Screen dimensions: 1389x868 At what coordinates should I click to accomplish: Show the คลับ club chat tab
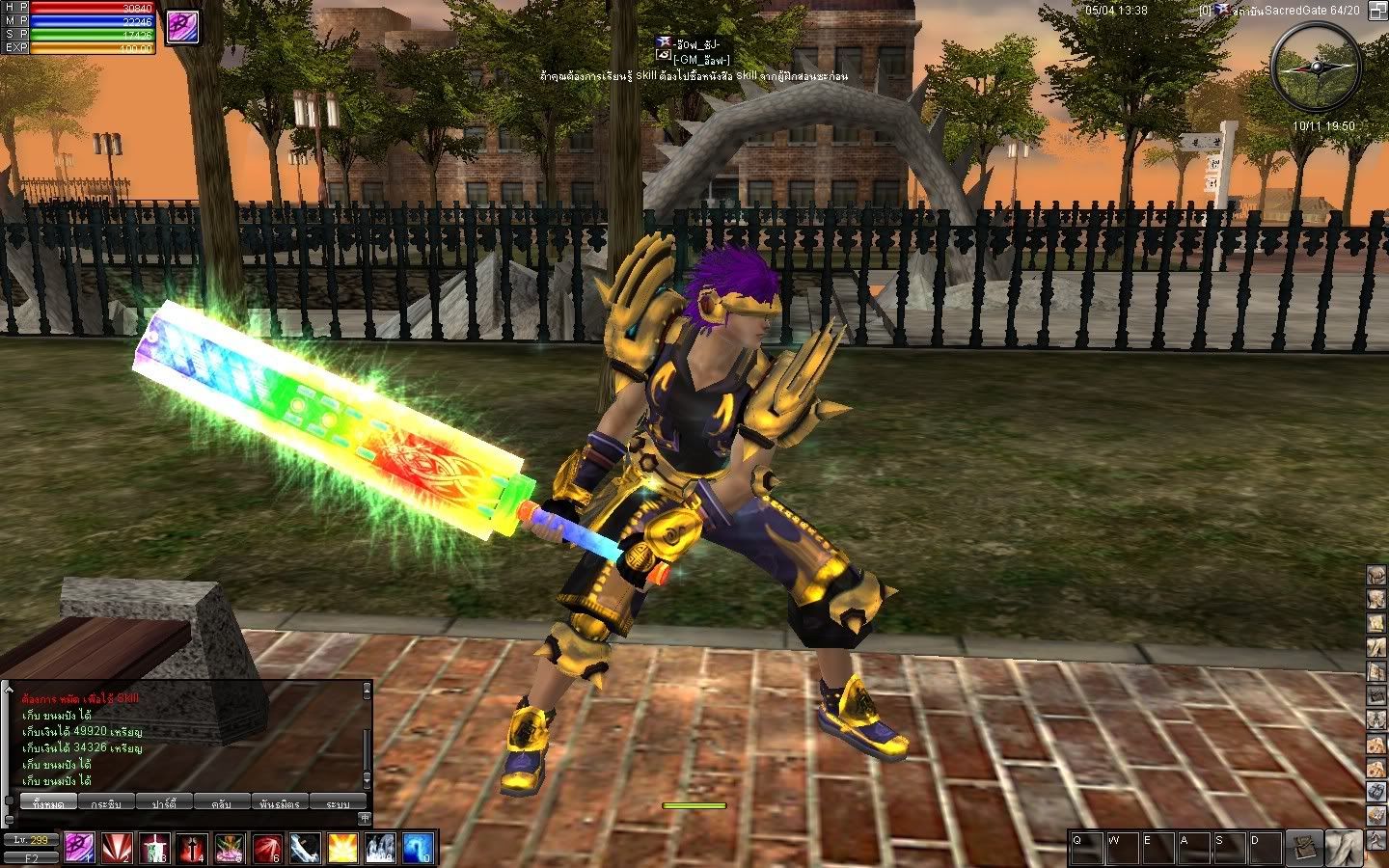(x=221, y=802)
